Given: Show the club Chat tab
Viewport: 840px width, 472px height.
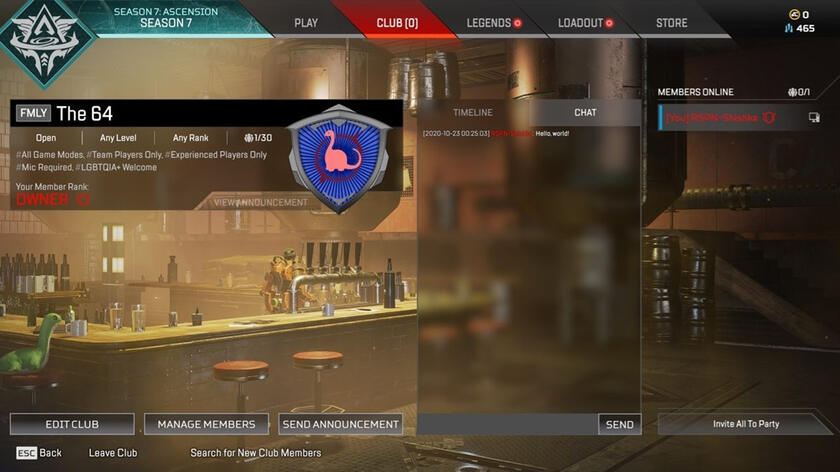Looking at the screenshot, I should pyautogui.click(x=585, y=113).
